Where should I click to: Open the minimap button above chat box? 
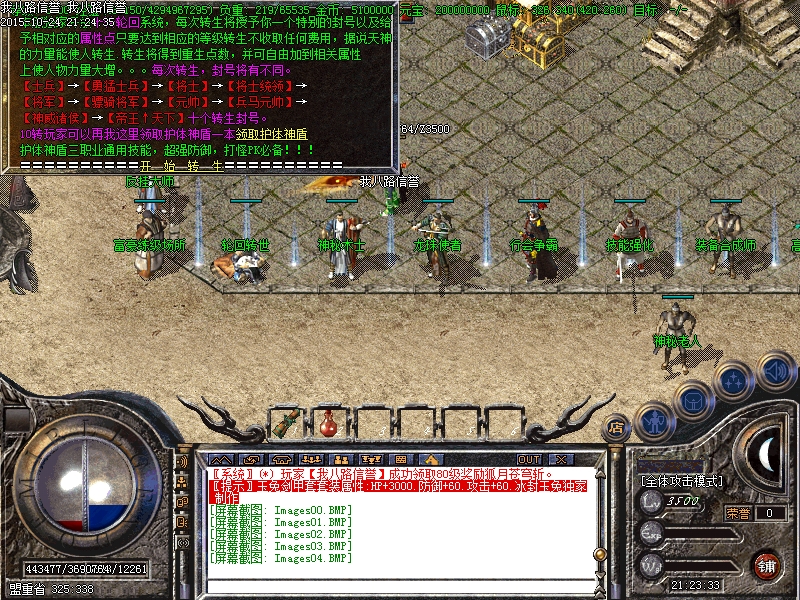400,459
